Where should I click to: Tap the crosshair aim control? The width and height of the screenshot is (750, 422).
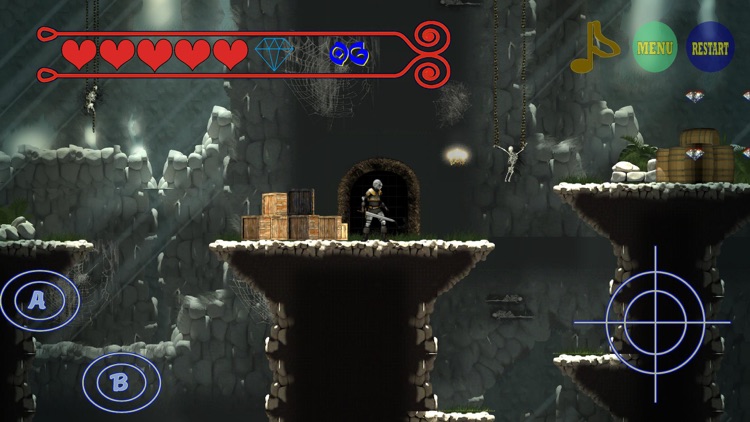click(x=655, y=323)
